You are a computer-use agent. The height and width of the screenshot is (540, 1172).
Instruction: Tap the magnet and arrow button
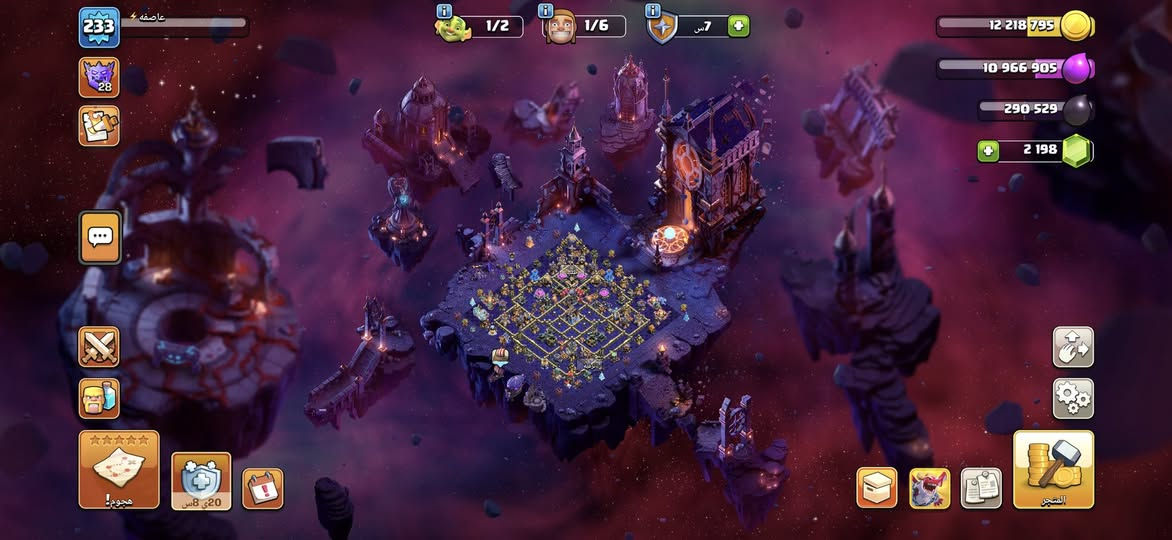pos(1073,347)
